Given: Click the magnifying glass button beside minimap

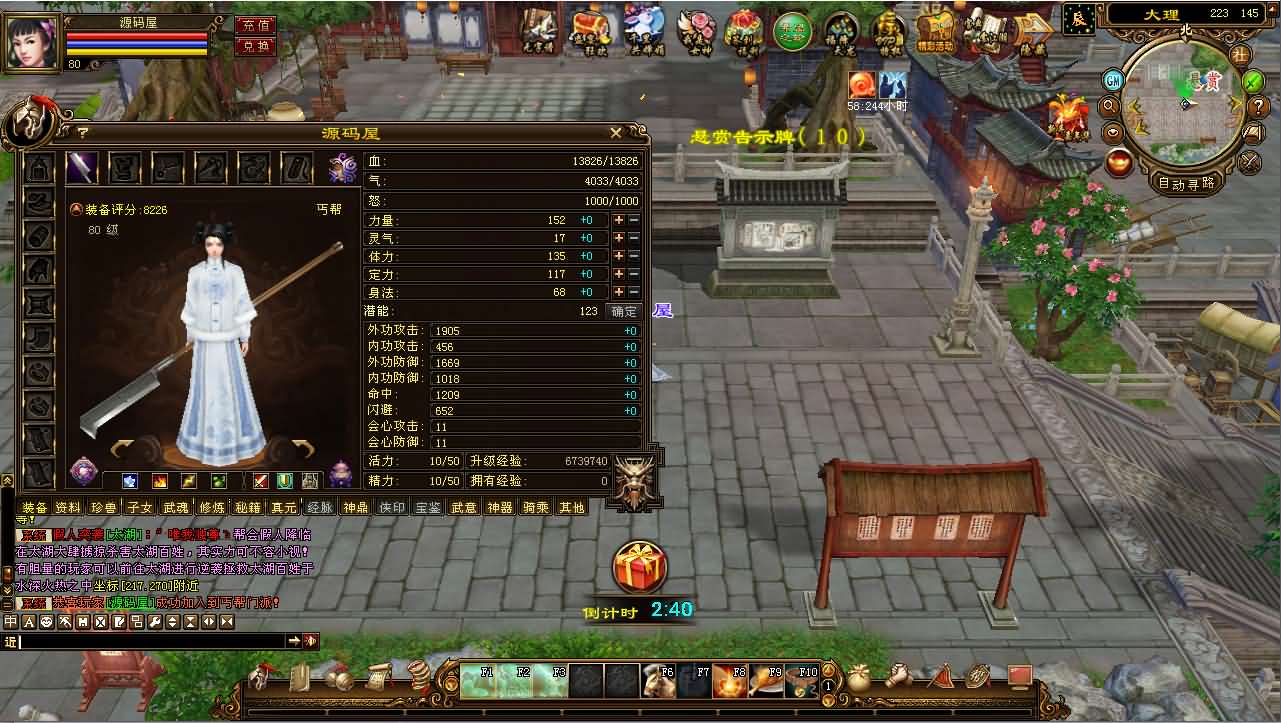Looking at the screenshot, I should pyautogui.click(x=1108, y=106).
